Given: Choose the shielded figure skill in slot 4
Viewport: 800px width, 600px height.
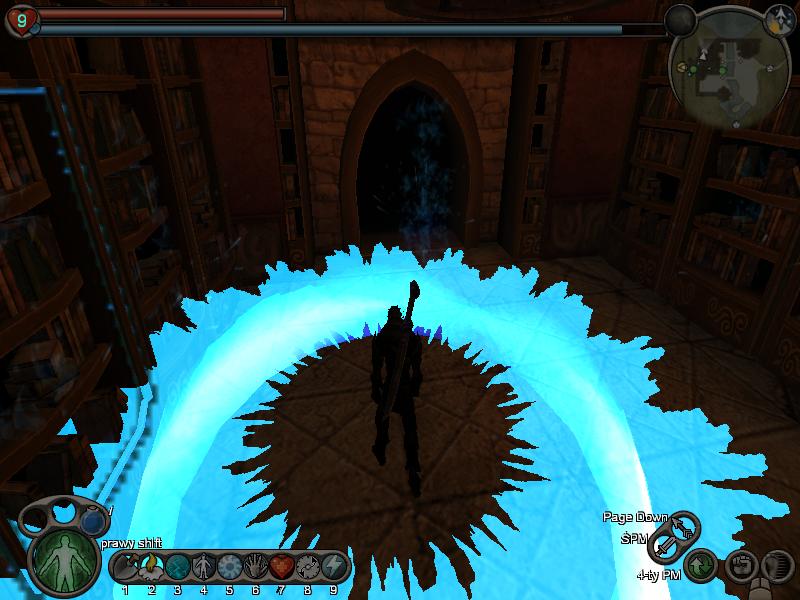Looking at the screenshot, I should [204, 566].
